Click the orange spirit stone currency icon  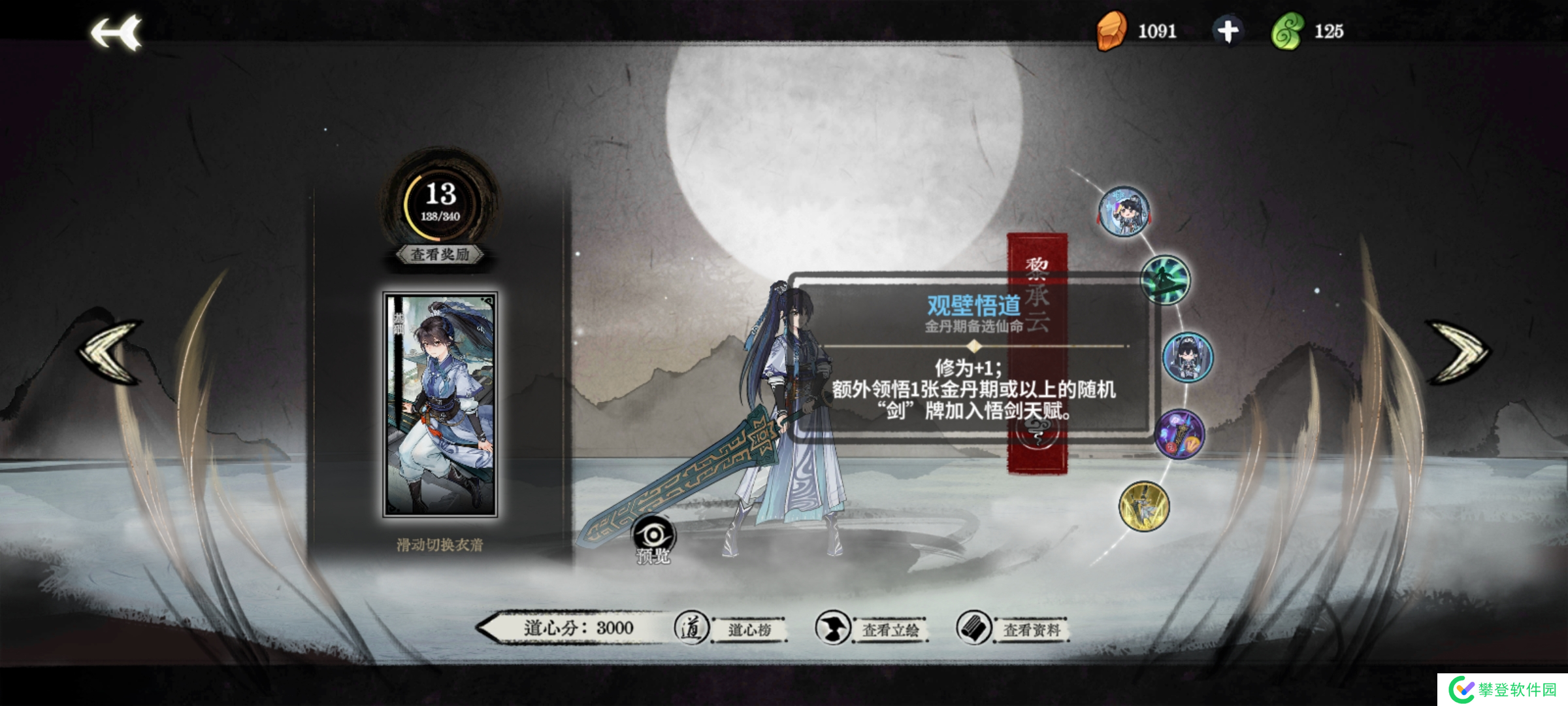click(1113, 29)
